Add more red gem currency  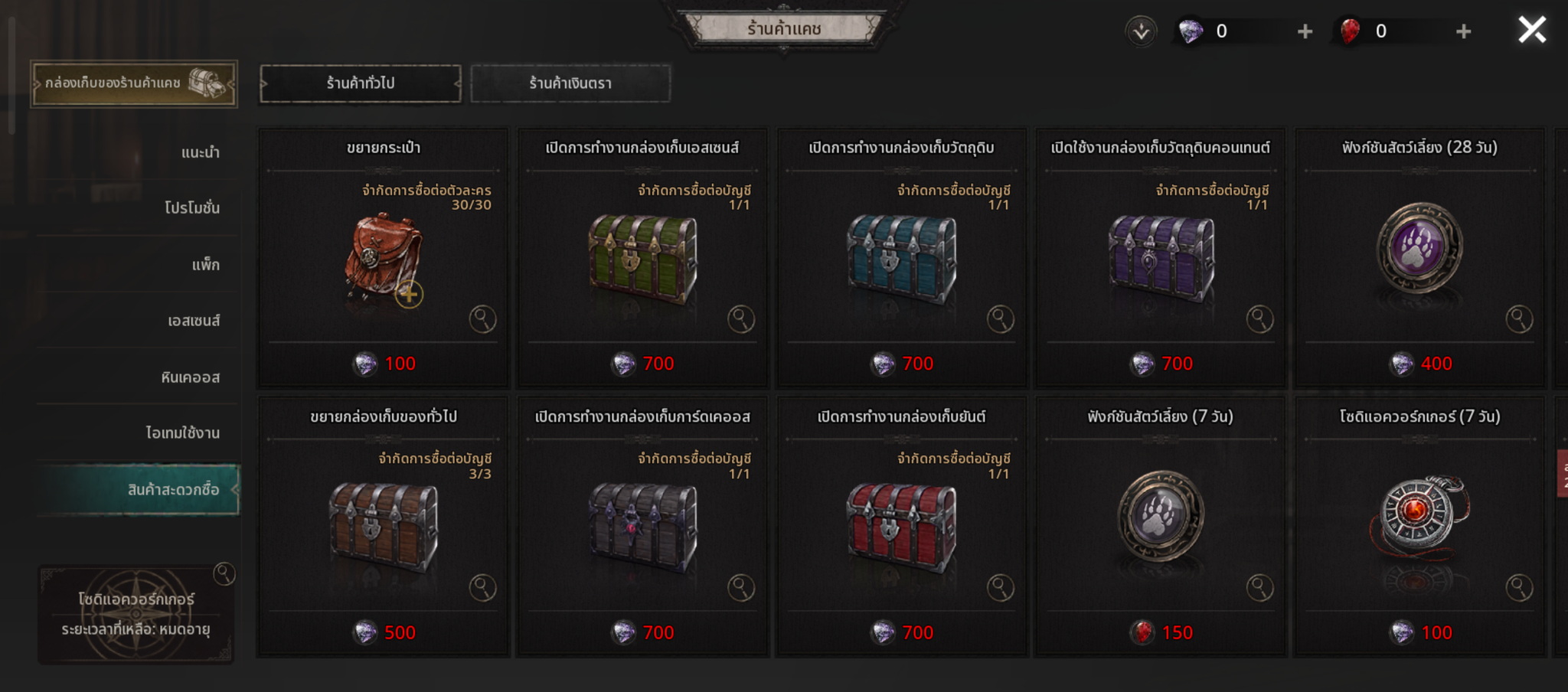pyautogui.click(x=1463, y=31)
